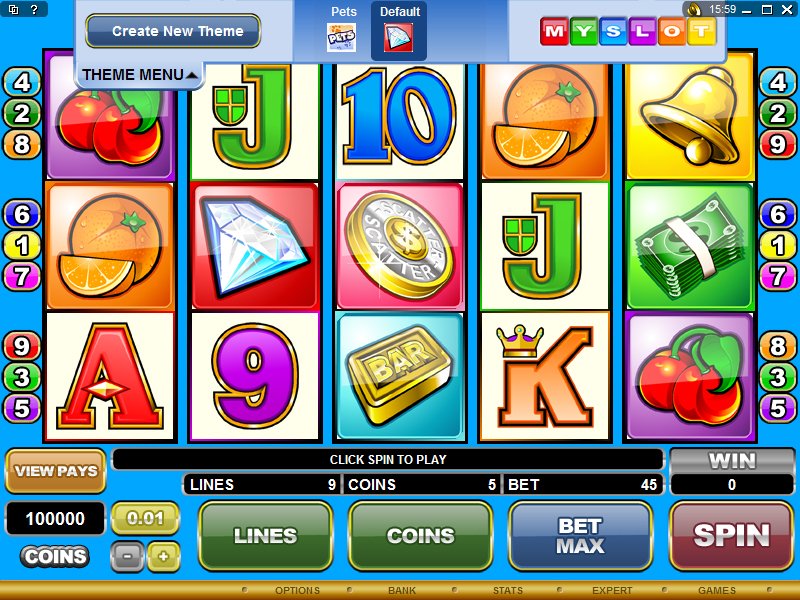The image size is (800, 600).
Task: Spin the slot reels
Action: (731, 535)
